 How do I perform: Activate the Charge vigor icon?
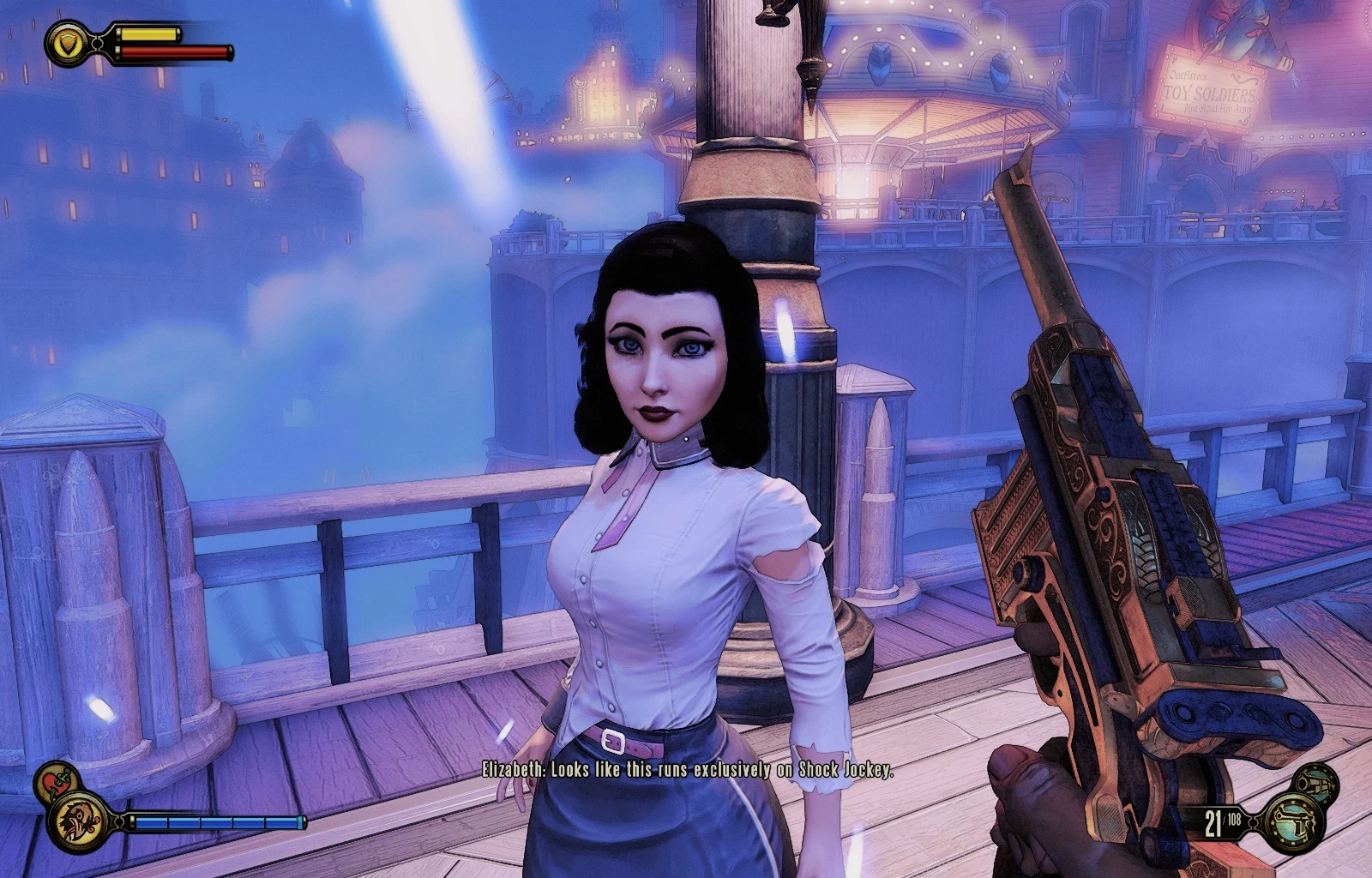point(79,823)
